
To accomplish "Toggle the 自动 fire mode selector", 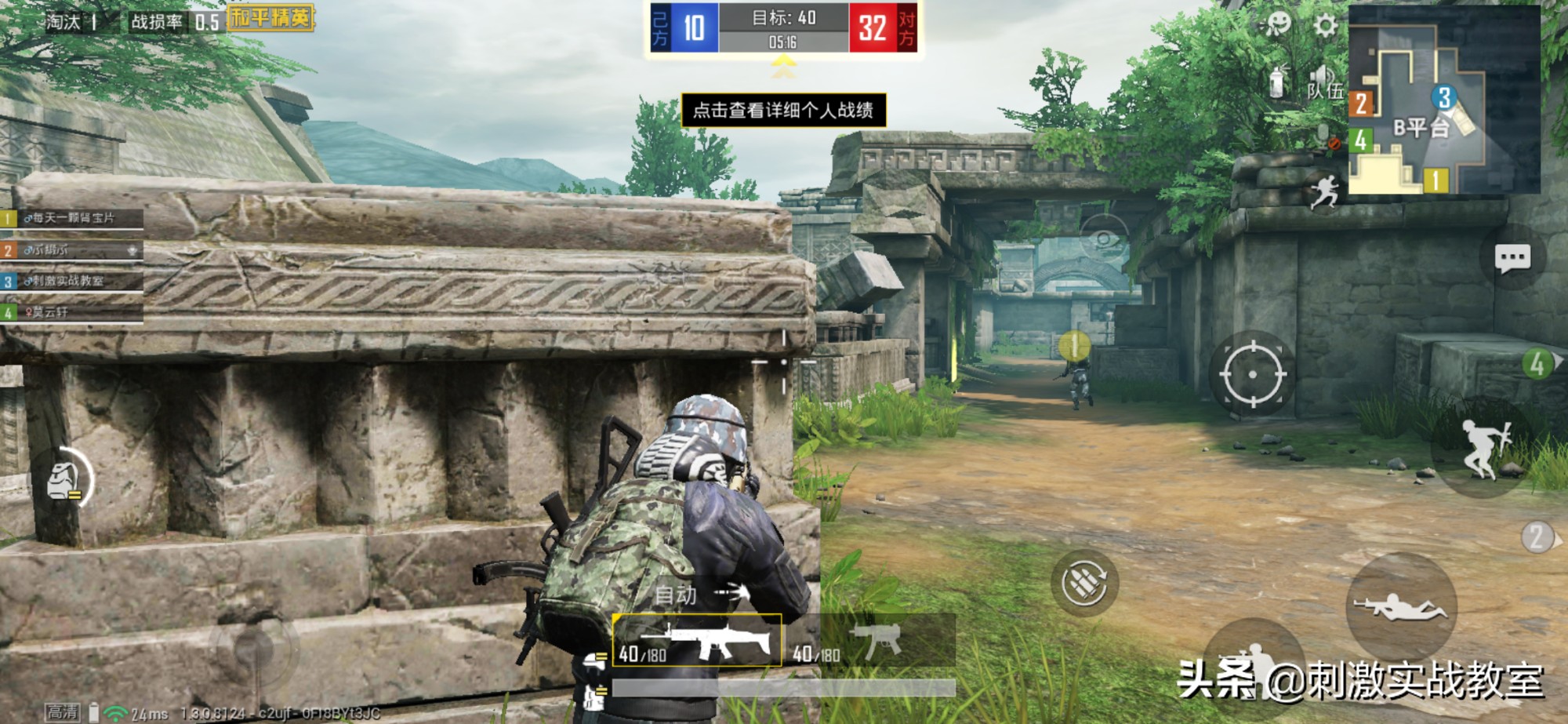I will [698, 595].
